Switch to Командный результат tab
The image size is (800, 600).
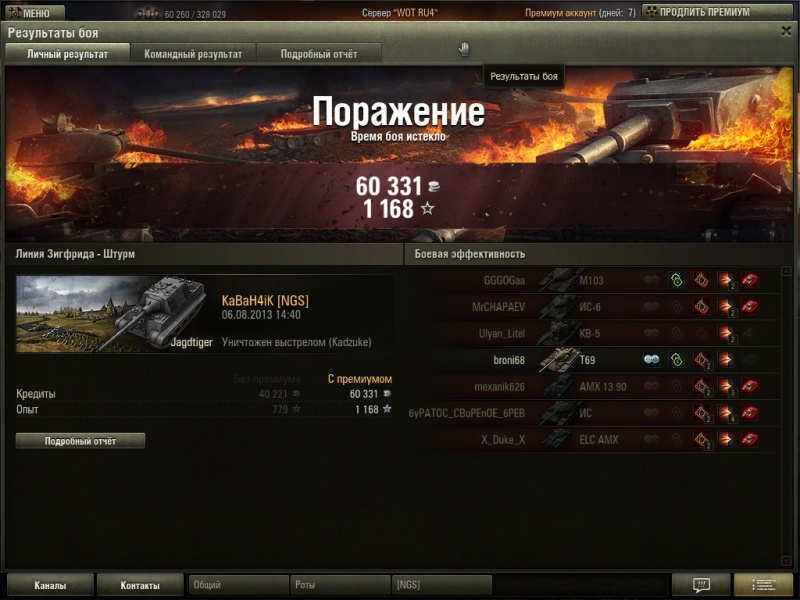click(x=193, y=54)
